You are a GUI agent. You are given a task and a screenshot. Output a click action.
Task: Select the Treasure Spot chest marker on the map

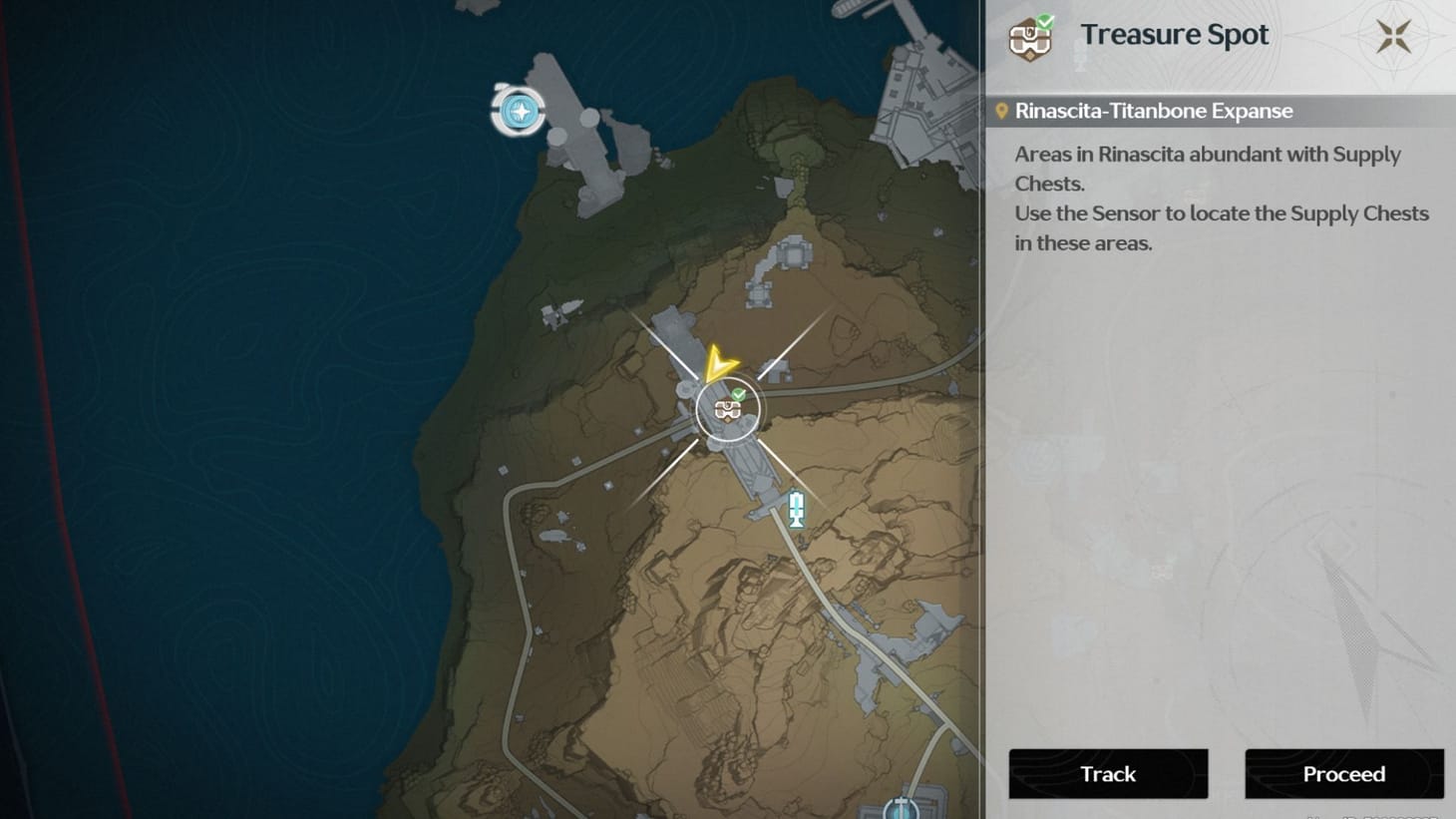pyautogui.click(x=727, y=409)
